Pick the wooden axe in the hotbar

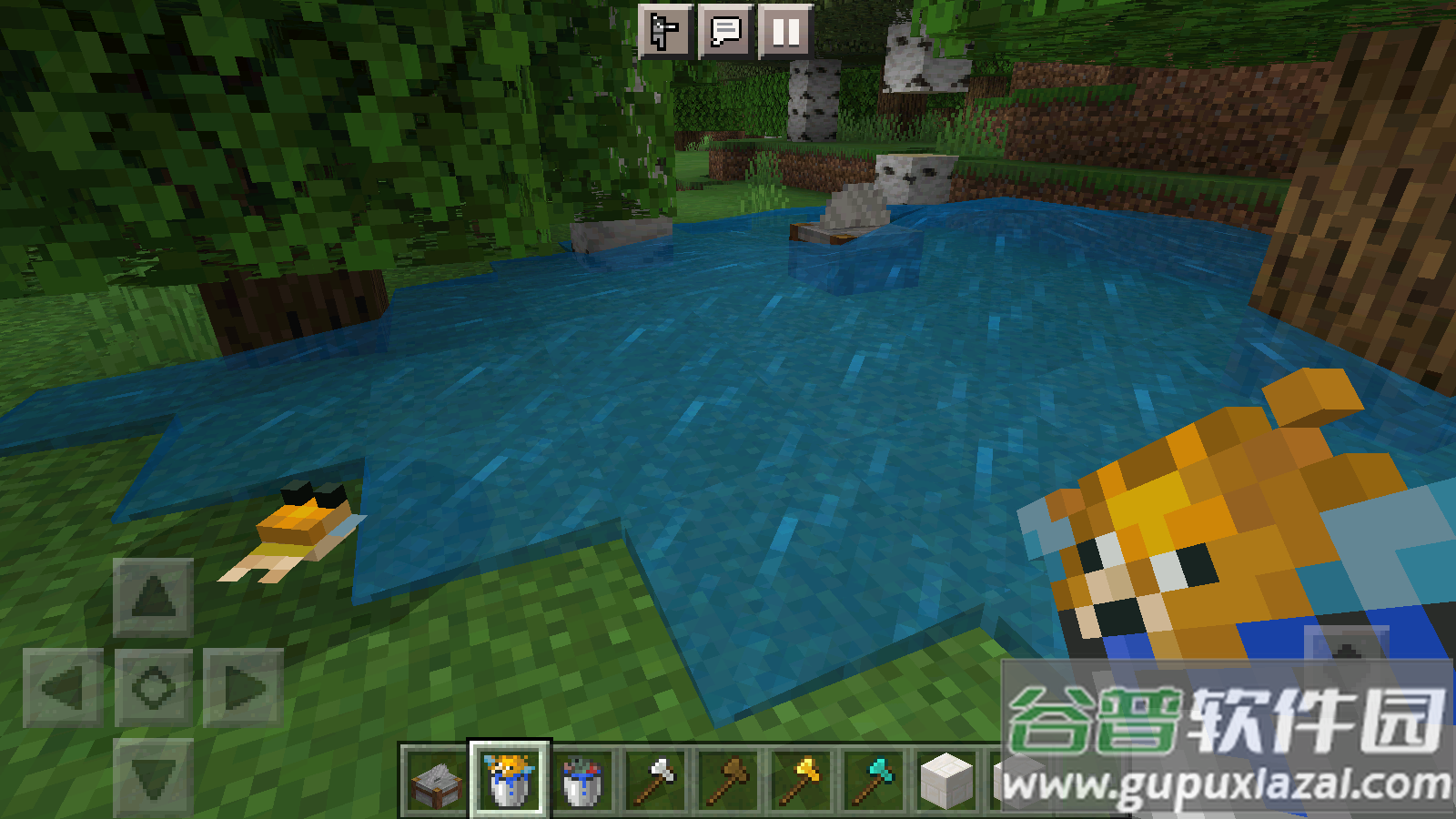pyautogui.click(x=730, y=781)
